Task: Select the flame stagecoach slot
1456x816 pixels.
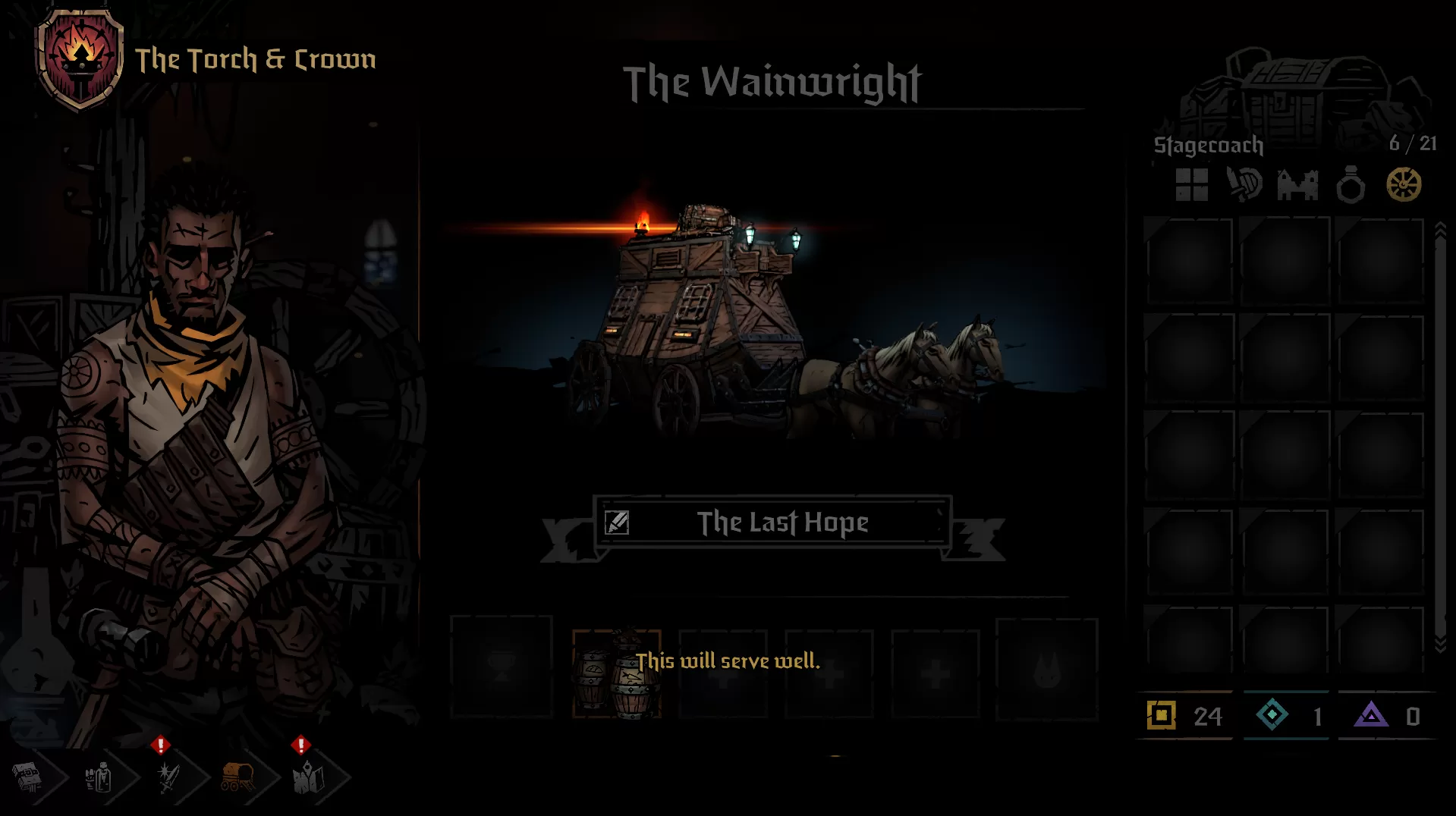Action: [1046, 669]
